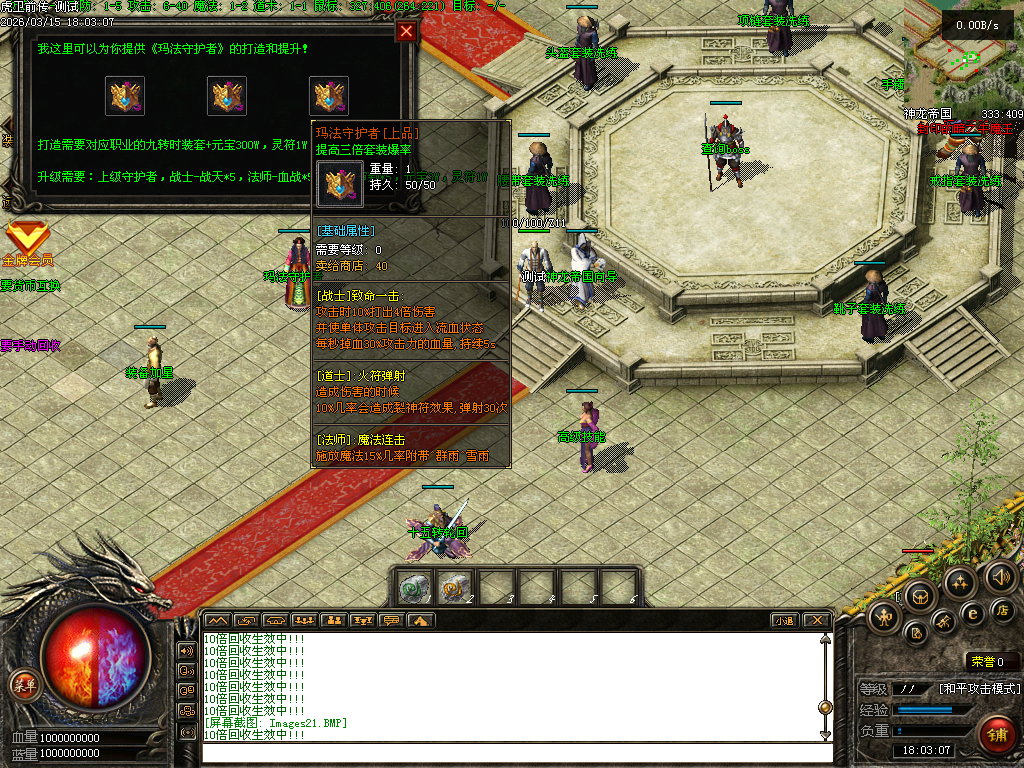Open the four-star skills round icon
The height and width of the screenshot is (768, 1024).
tap(960, 582)
